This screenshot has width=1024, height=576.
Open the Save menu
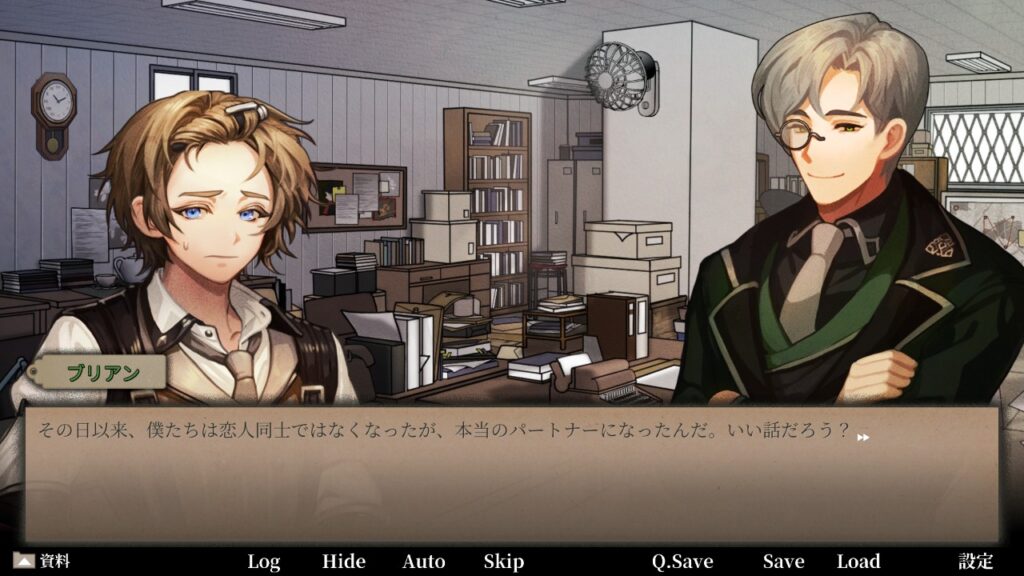click(783, 561)
